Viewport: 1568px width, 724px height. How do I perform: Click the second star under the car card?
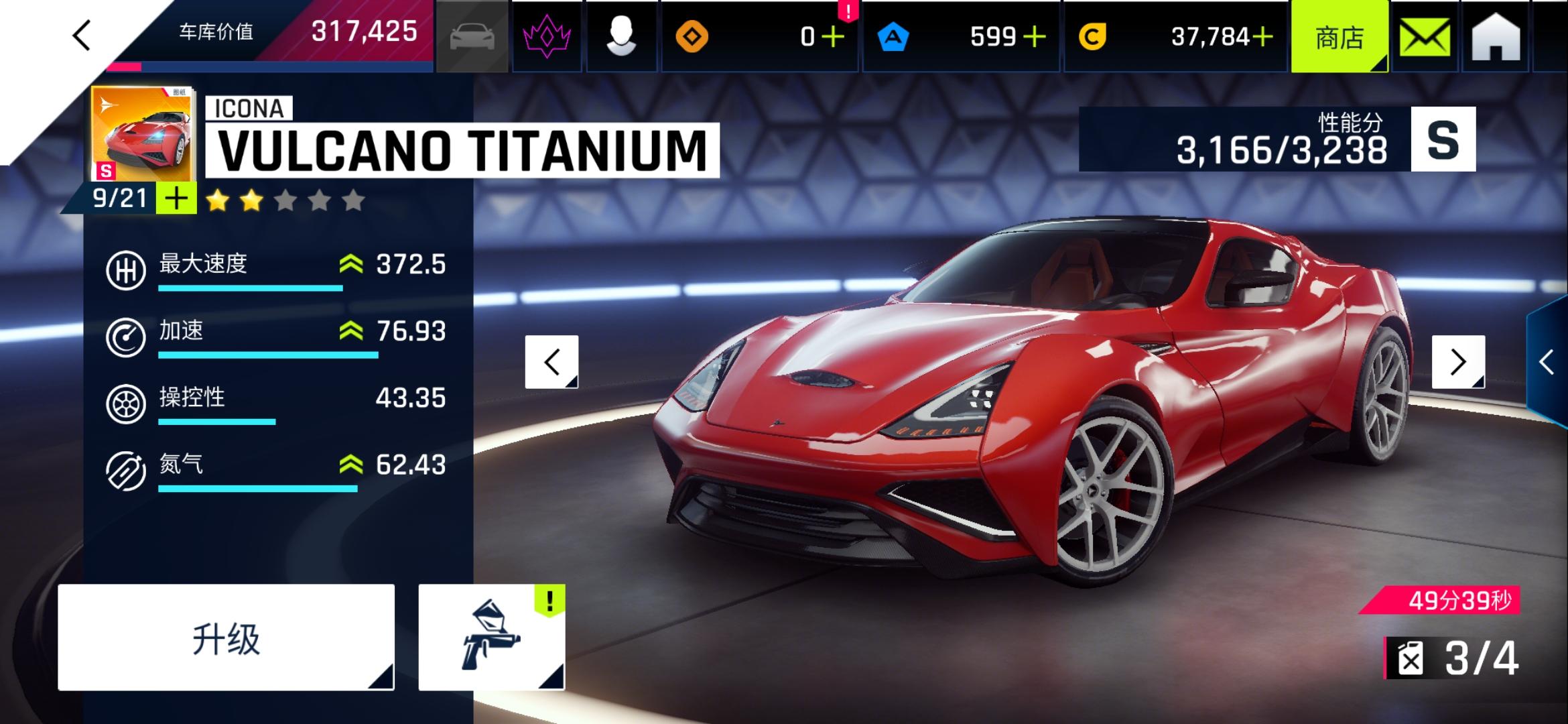251,198
